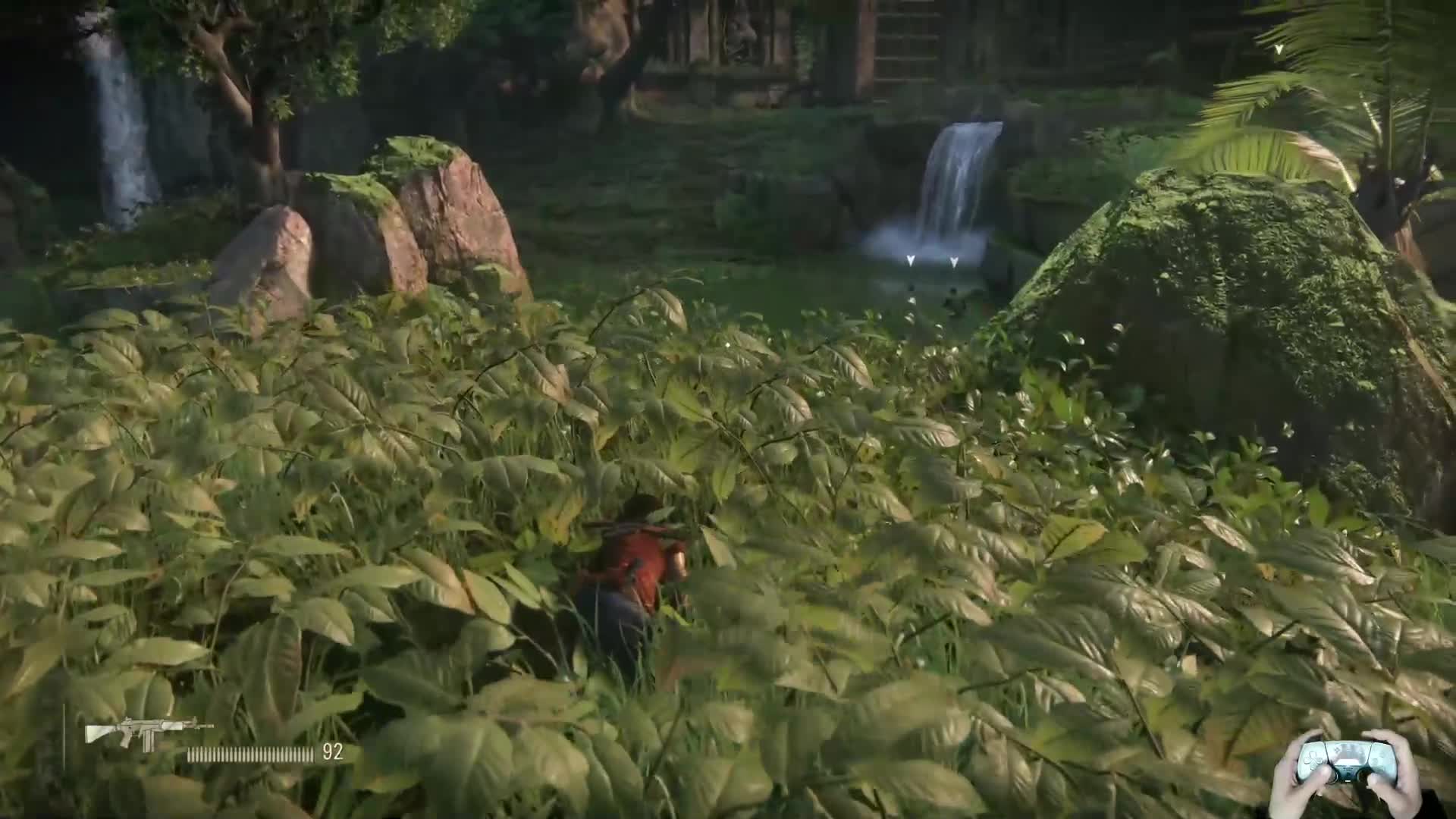Click the crouching character in the red shirt
The image size is (1456, 819).
tap(641, 561)
